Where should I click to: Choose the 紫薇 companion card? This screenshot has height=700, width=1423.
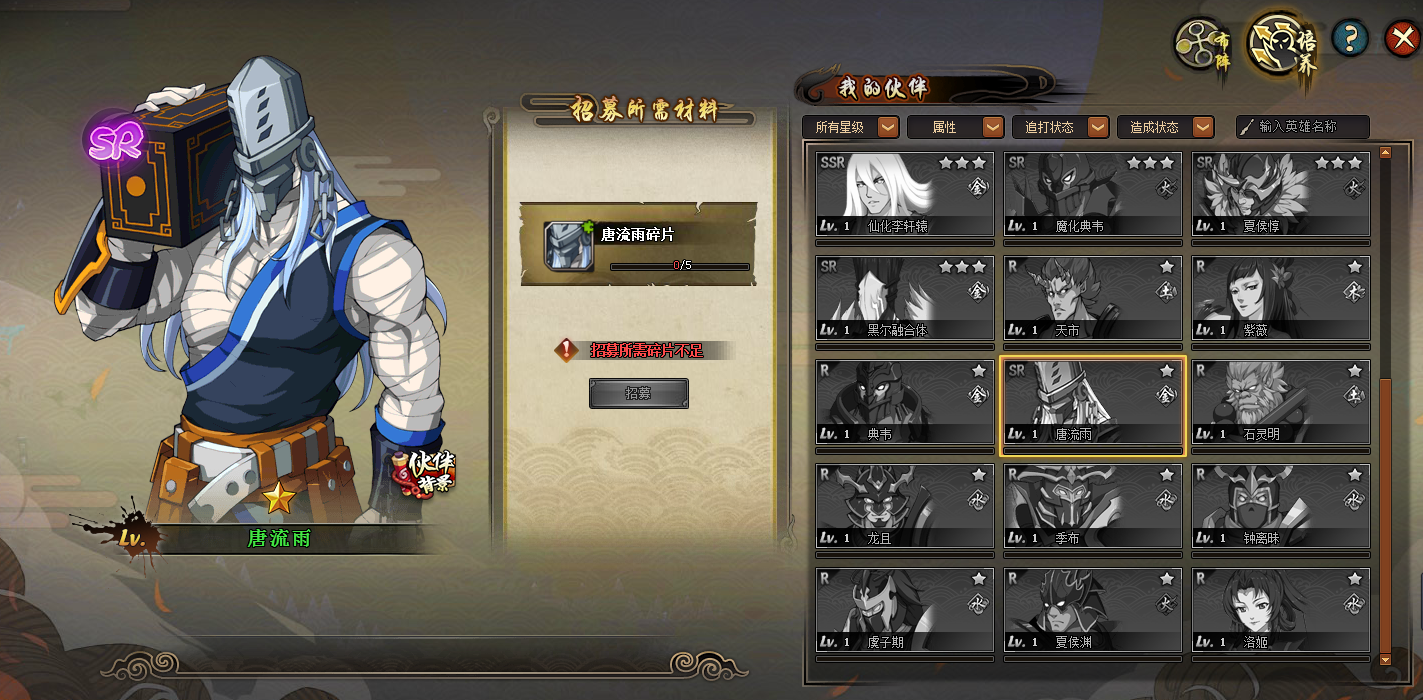(x=1281, y=298)
